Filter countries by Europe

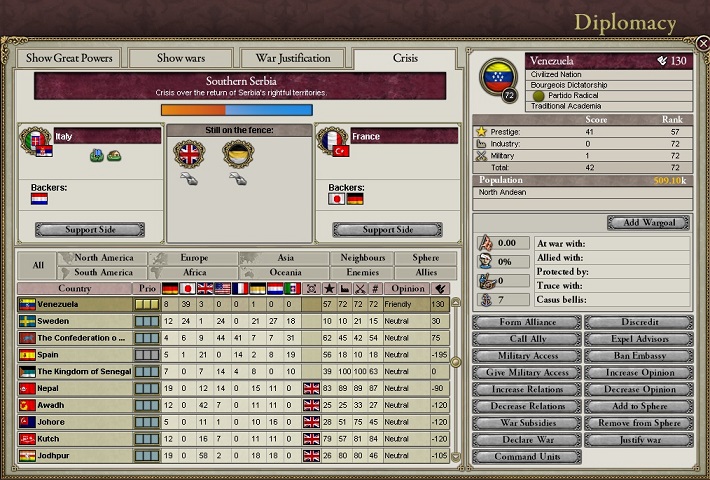[194, 258]
